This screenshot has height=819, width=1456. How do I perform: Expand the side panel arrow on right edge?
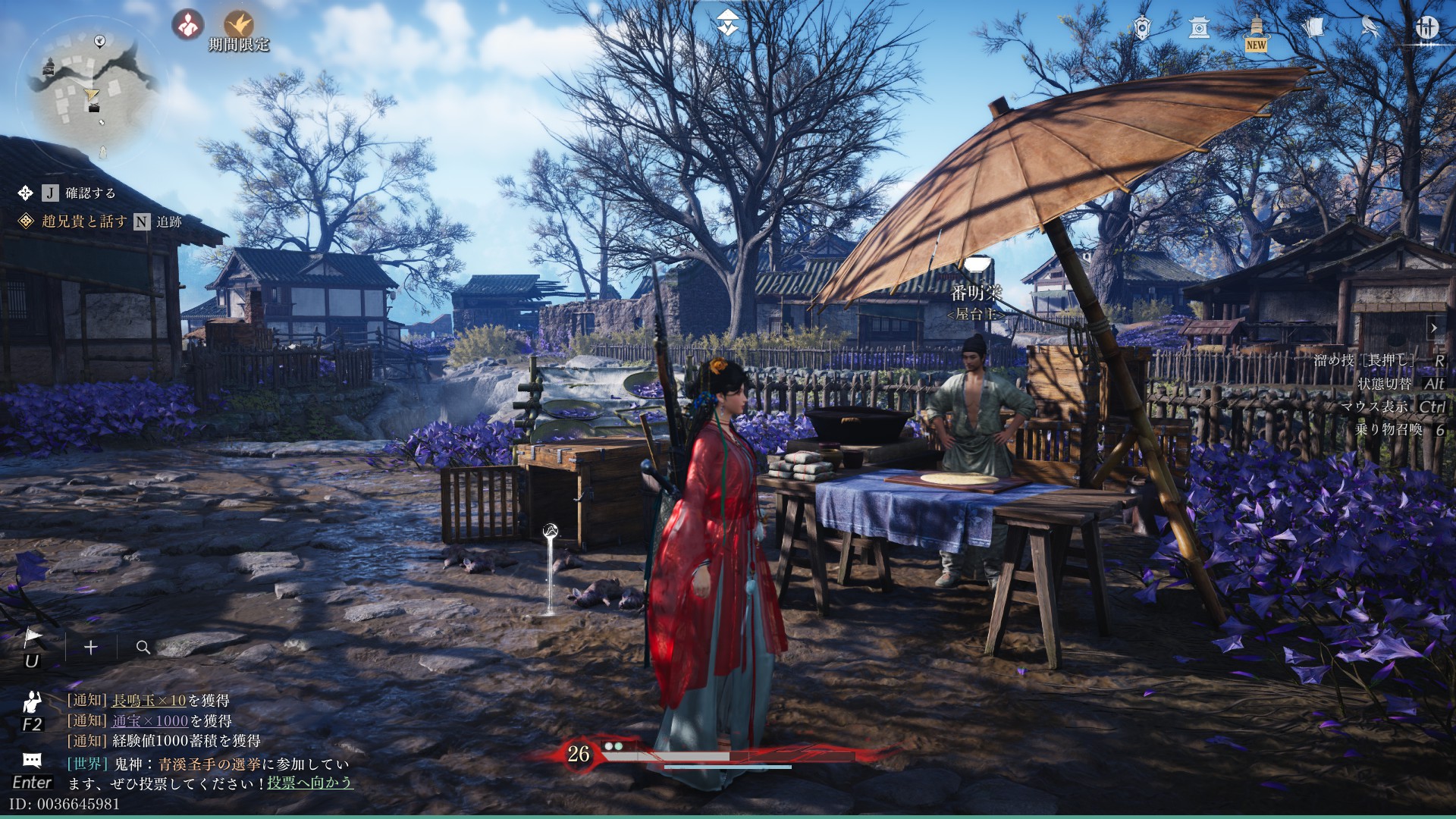tap(1434, 328)
